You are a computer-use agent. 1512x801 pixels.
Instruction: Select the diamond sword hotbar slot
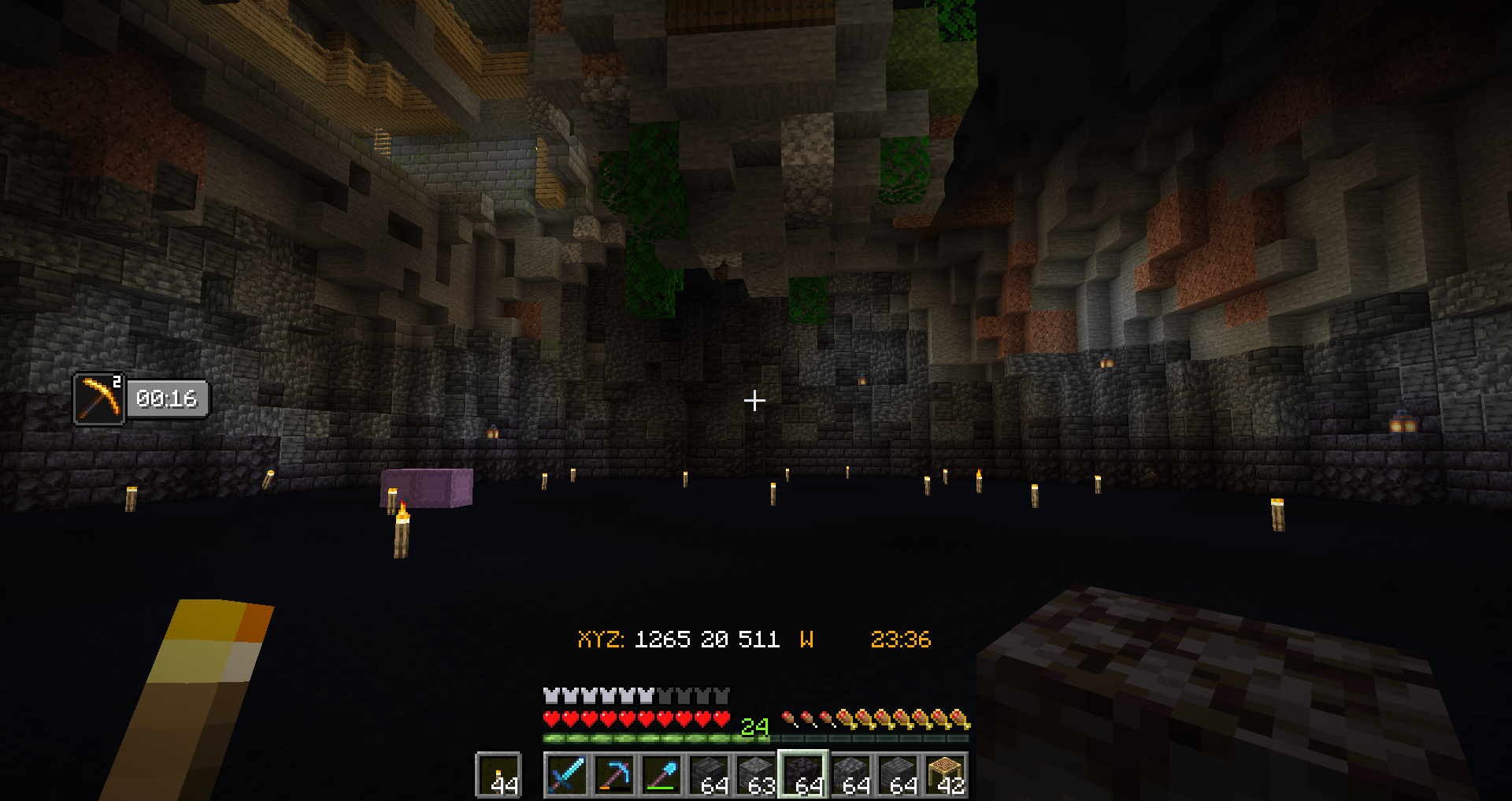[566, 775]
